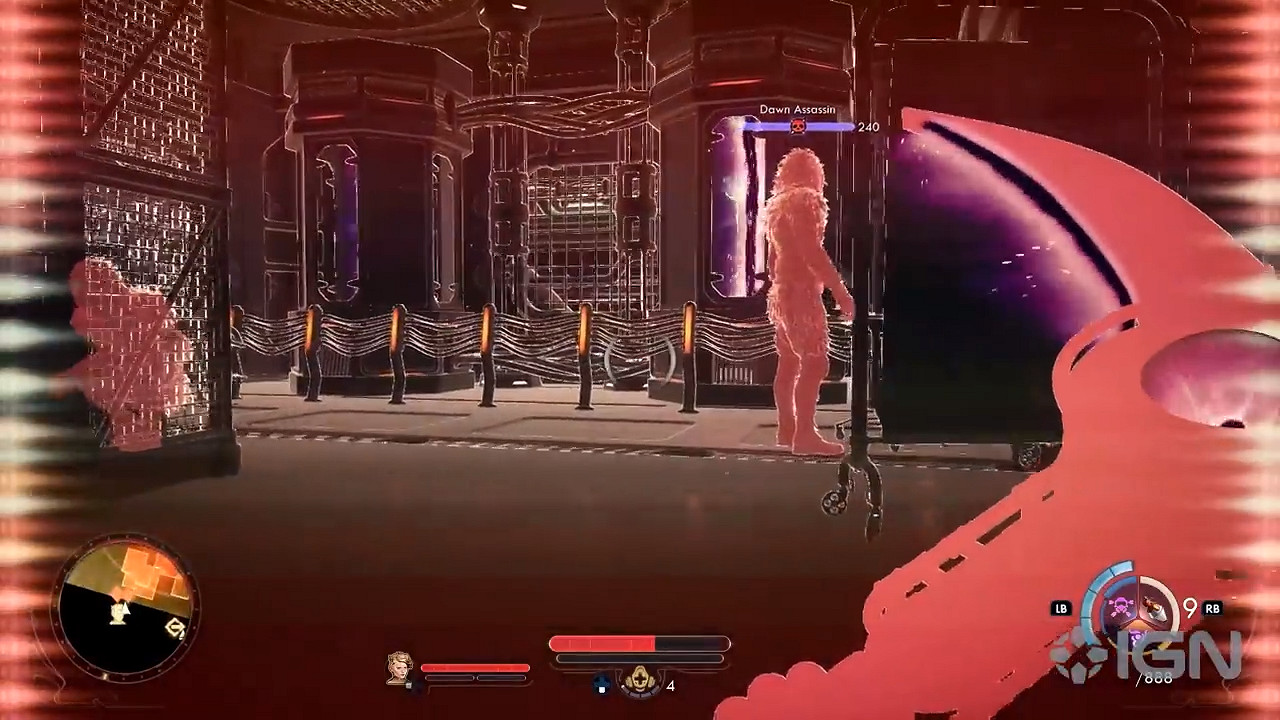Click the blue tactical dilation meter arc
Image resolution: width=1280 pixels, height=720 pixels.
[x=1091, y=593]
